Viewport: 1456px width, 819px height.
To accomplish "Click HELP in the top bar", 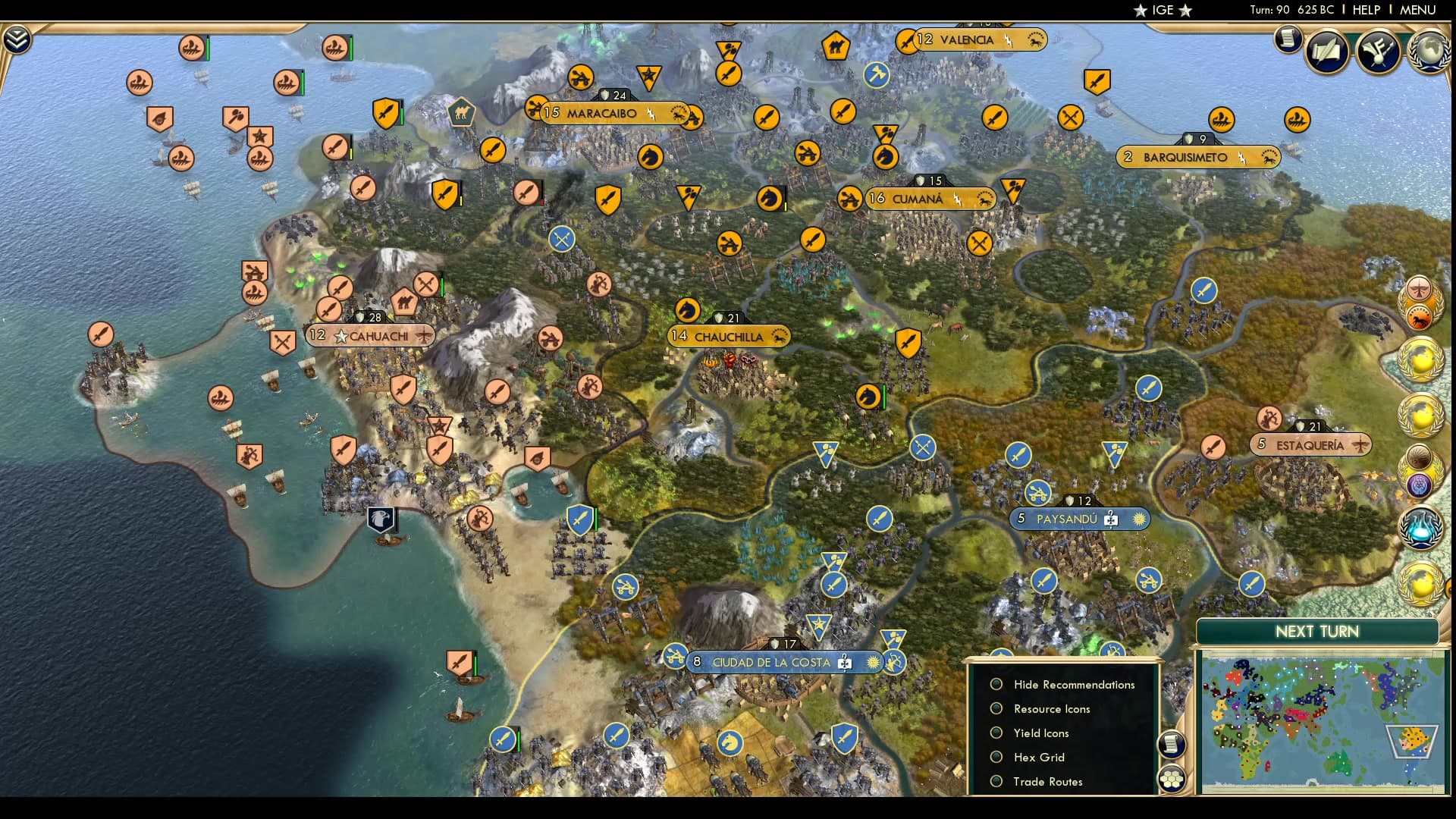I will coord(1365,10).
